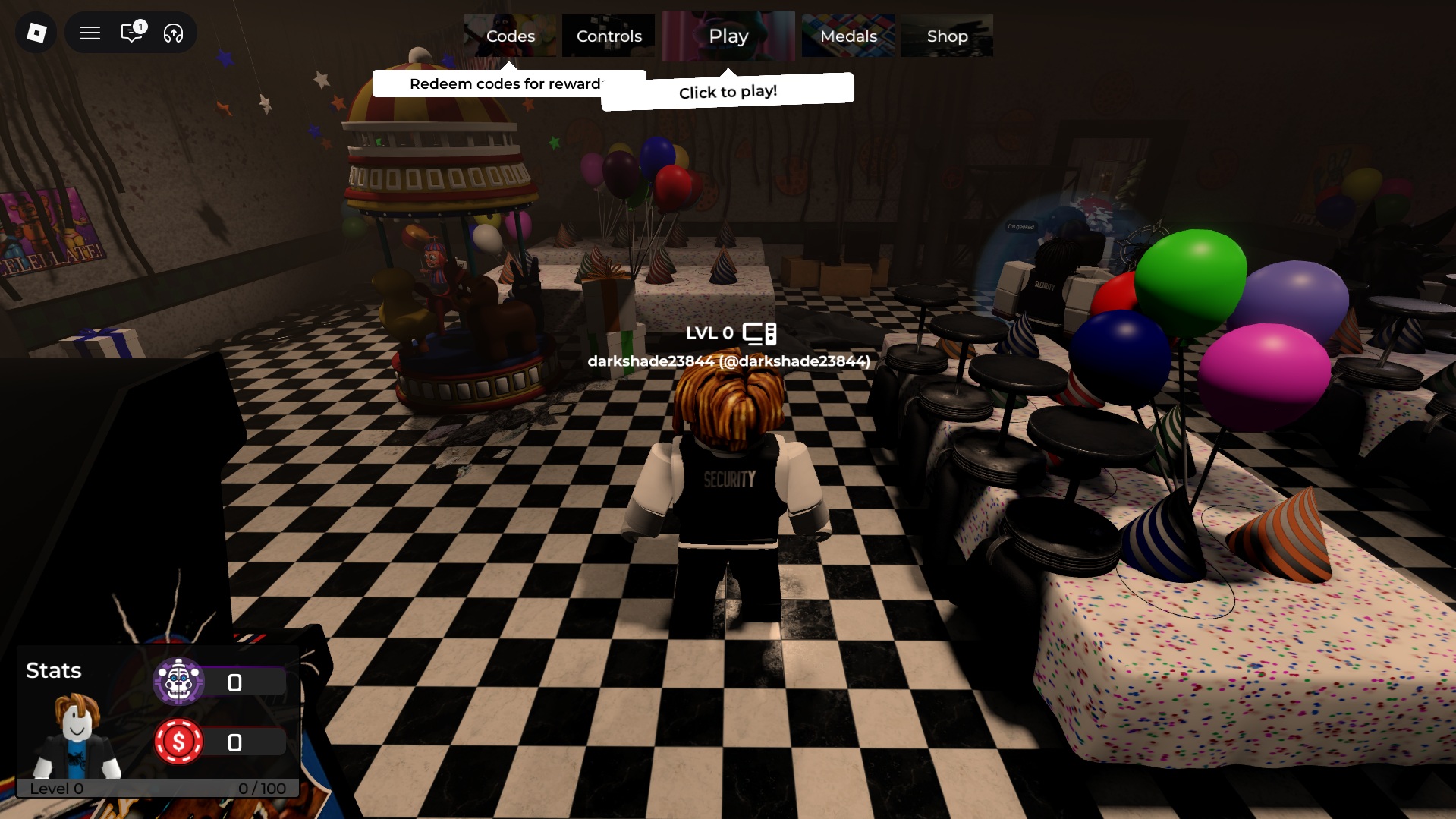Open the Roblox hamburger menu
Image resolution: width=1456 pixels, height=819 pixels.
click(90, 33)
